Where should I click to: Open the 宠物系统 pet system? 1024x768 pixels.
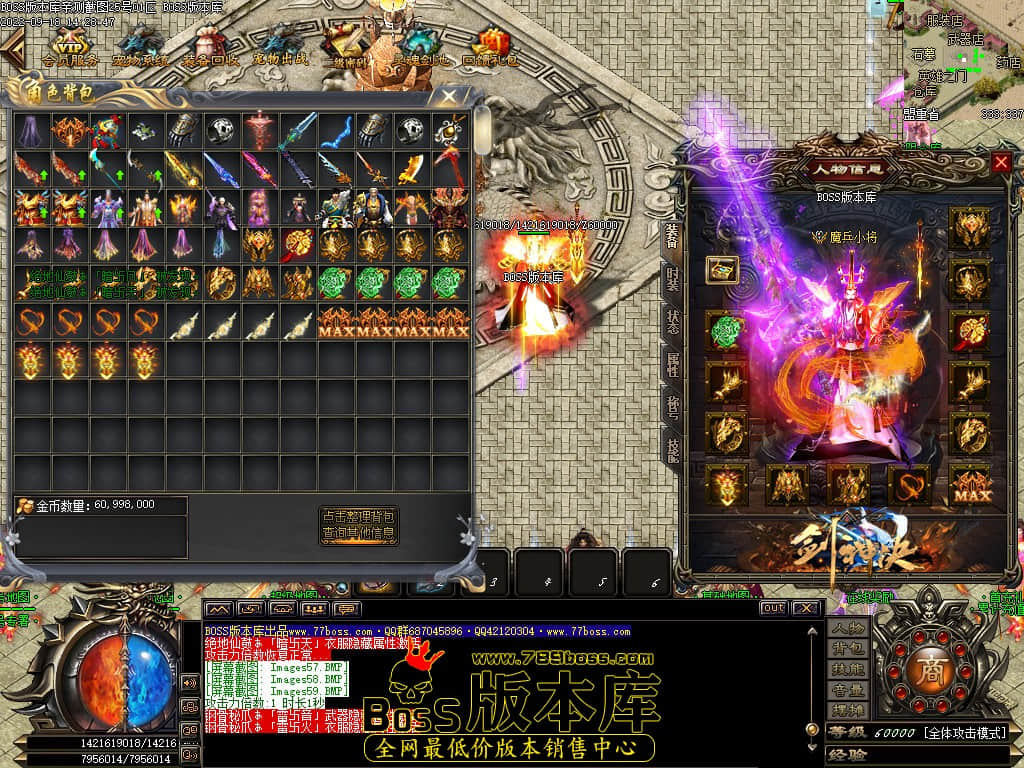point(140,46)
